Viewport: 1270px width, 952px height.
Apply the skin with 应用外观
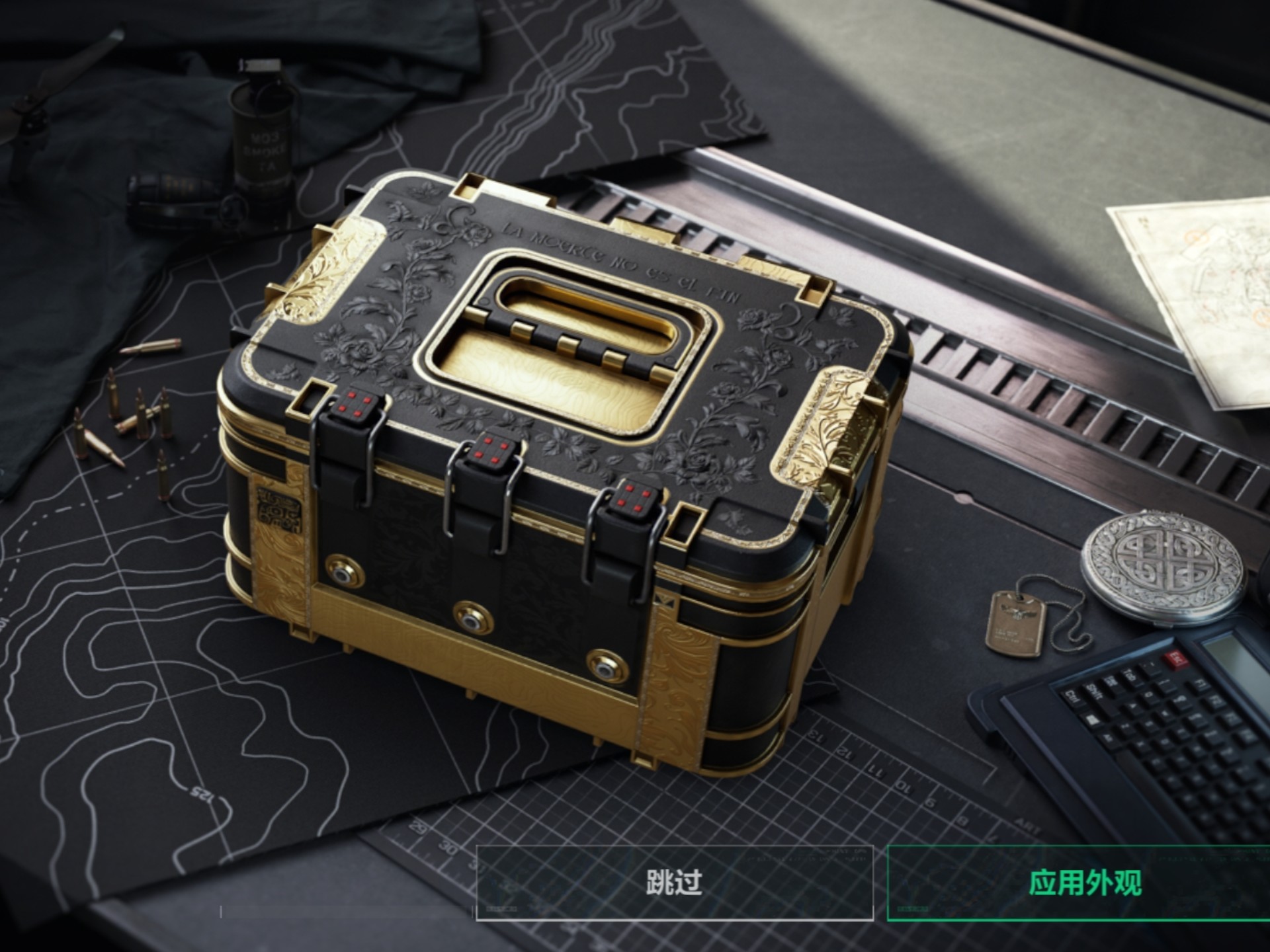[1084, 883]
